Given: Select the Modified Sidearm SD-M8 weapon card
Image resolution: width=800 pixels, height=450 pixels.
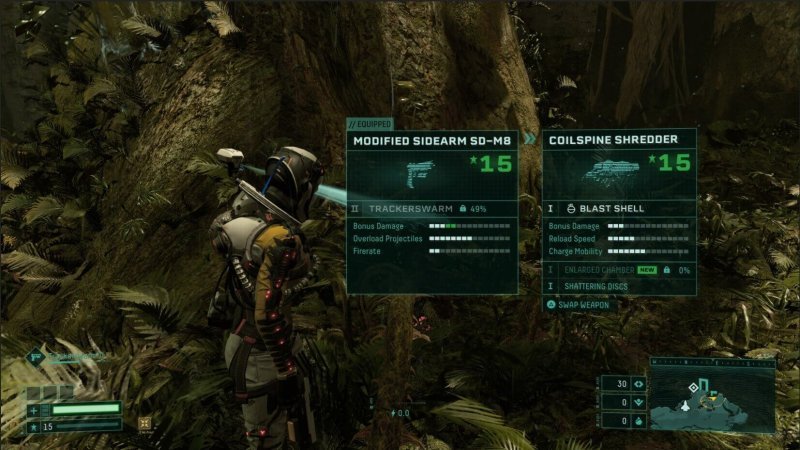Looking at the screenshot, I should 432,142.
